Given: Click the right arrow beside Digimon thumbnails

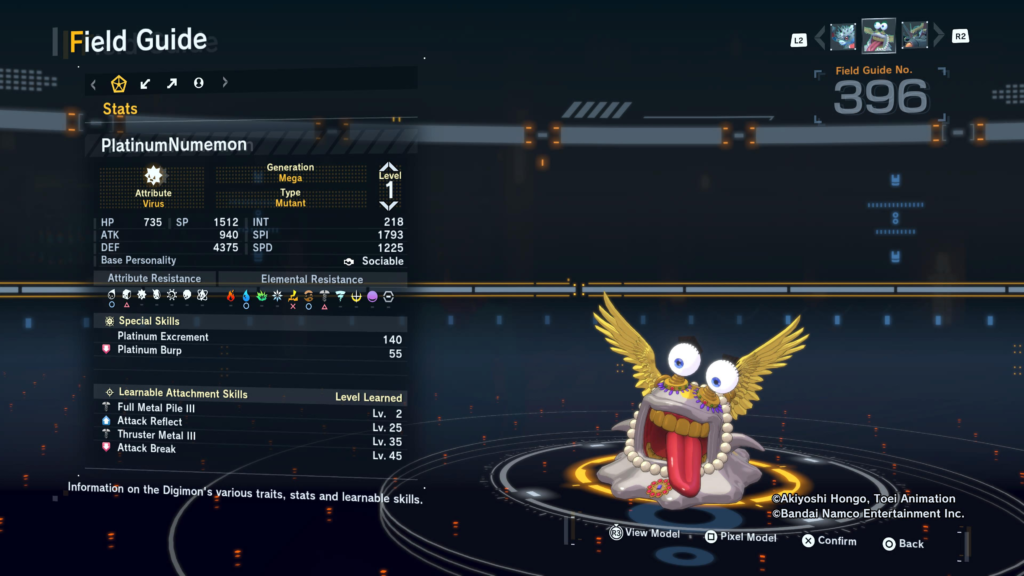Looking at the screenshot, I should [938, 38].
